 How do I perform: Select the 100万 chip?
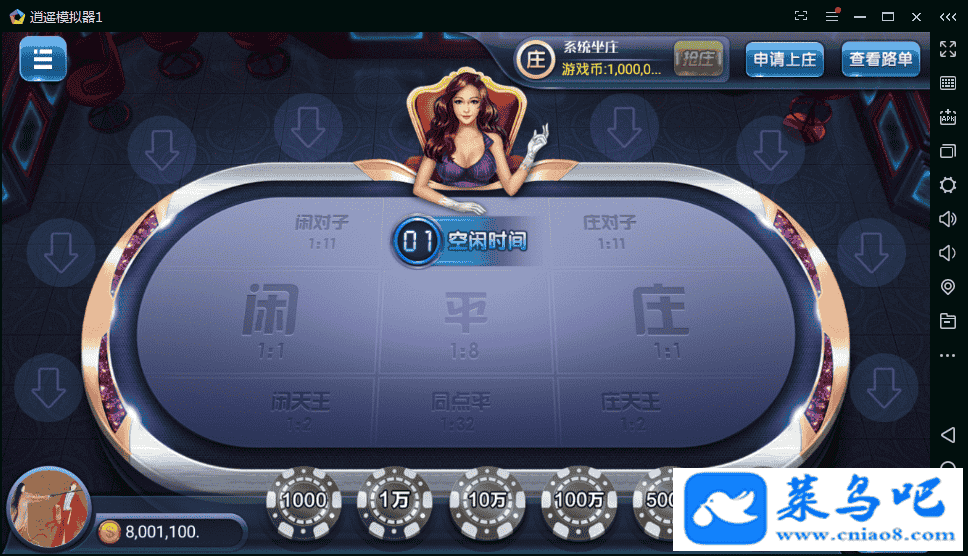580,500
